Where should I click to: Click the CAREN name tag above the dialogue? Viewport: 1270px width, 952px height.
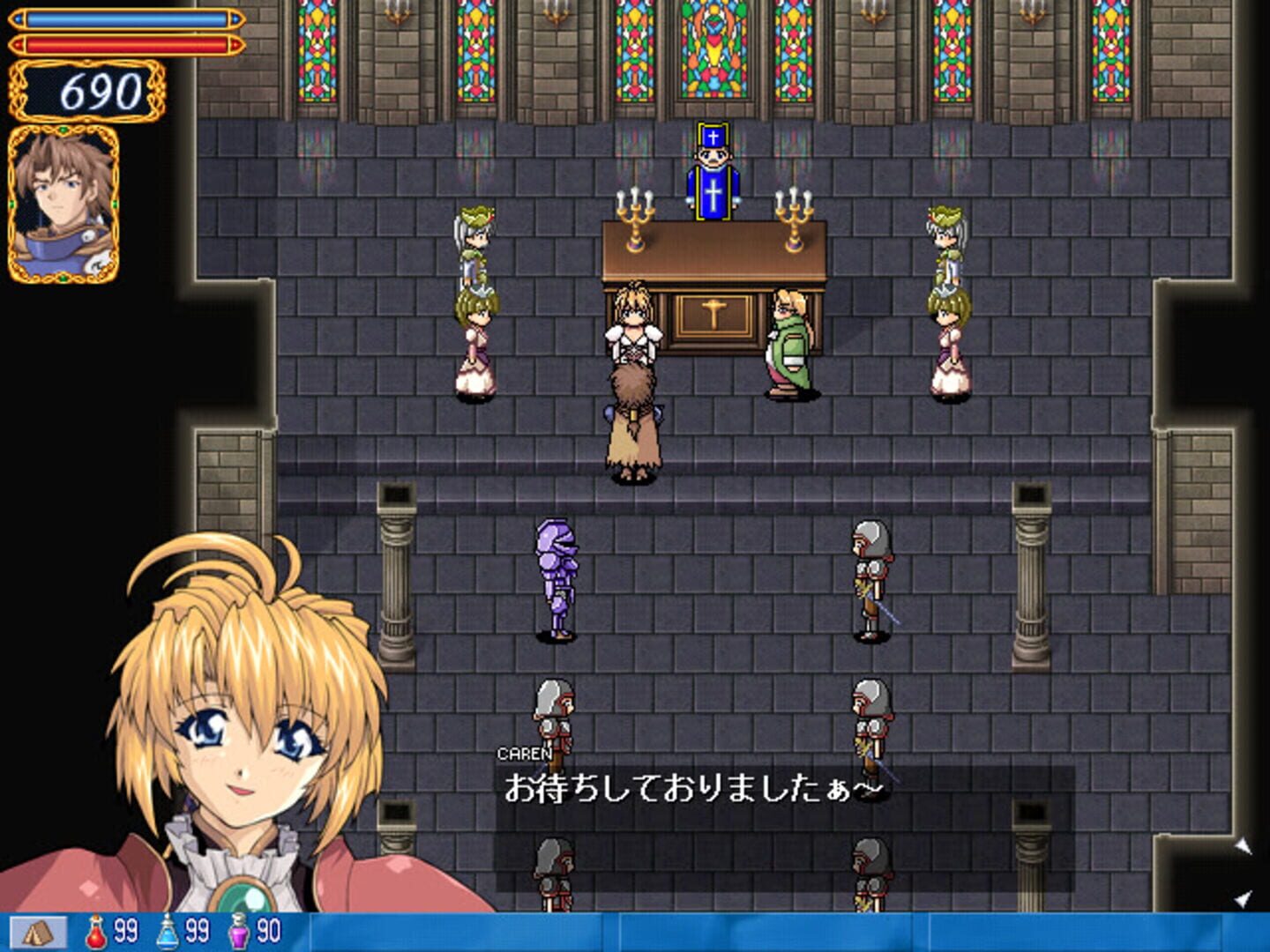pos(522,755)
